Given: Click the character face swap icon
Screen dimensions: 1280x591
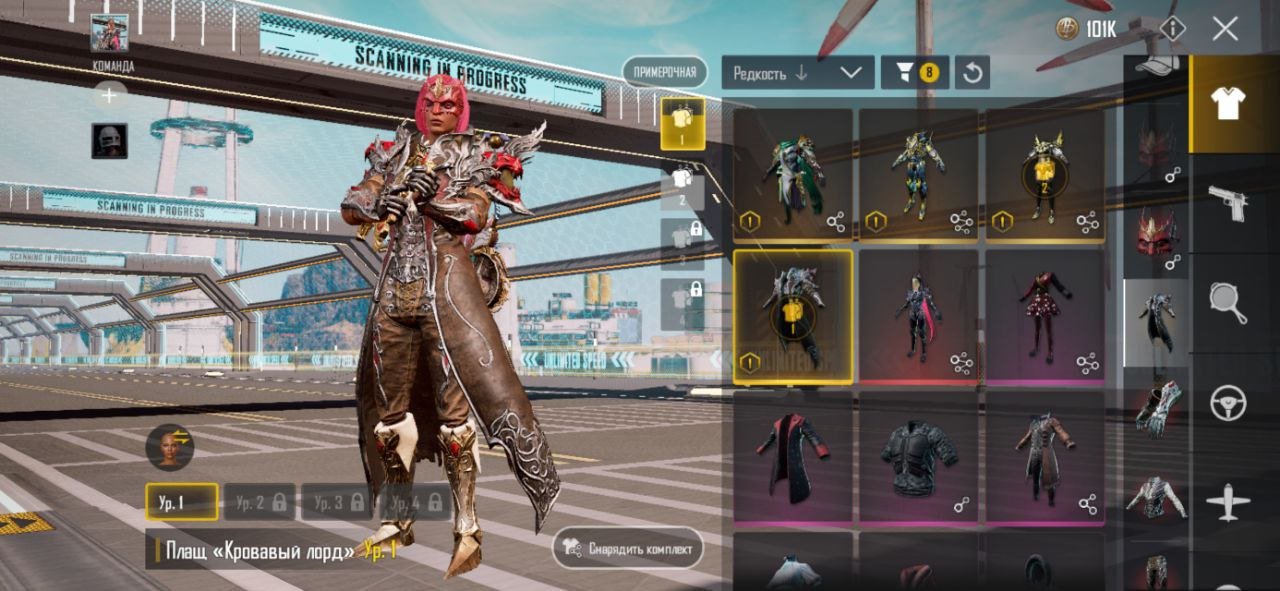Looking at the screenshot, I should point(169,446).
